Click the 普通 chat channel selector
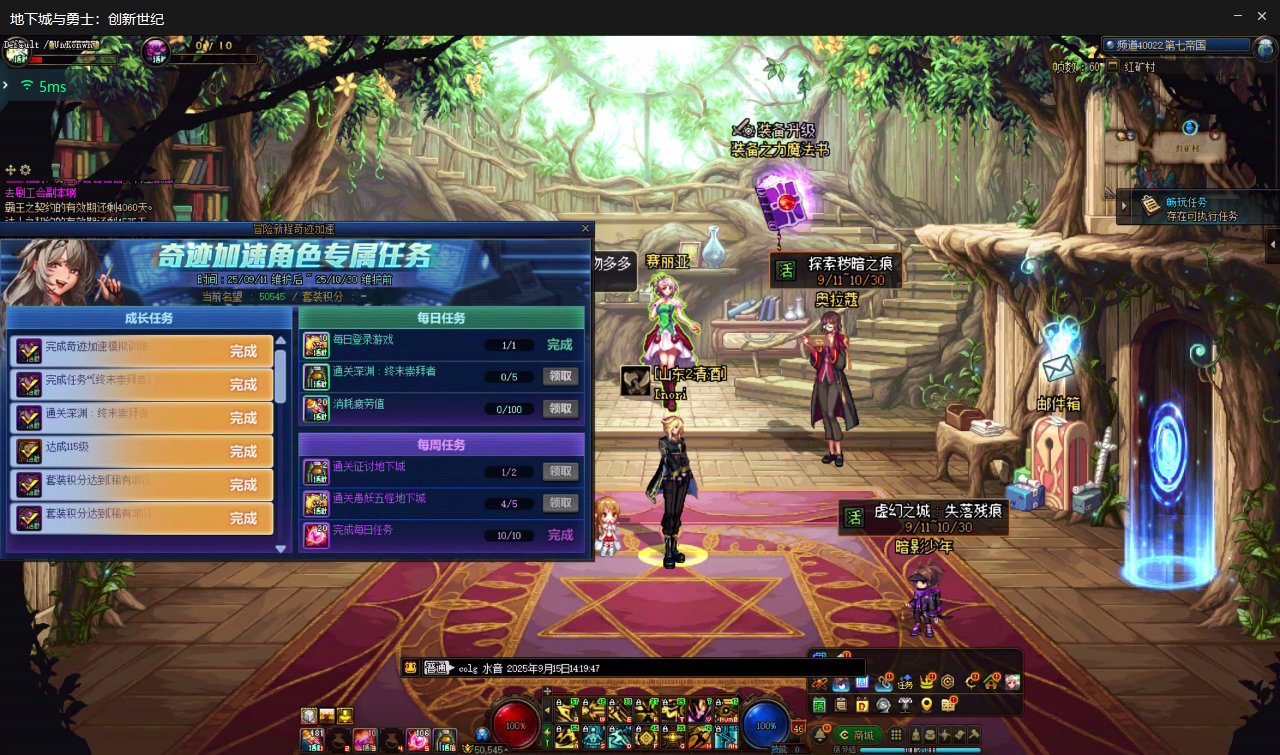Image resolution: width=1280 pixels, height=755 pixels. (x=435, y=668)
